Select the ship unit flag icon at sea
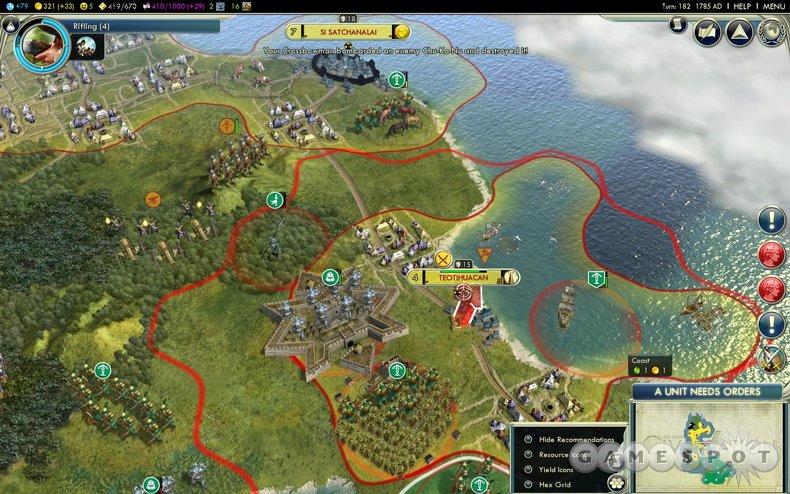This screenshot has width=790, height=494. pos(596,277)
